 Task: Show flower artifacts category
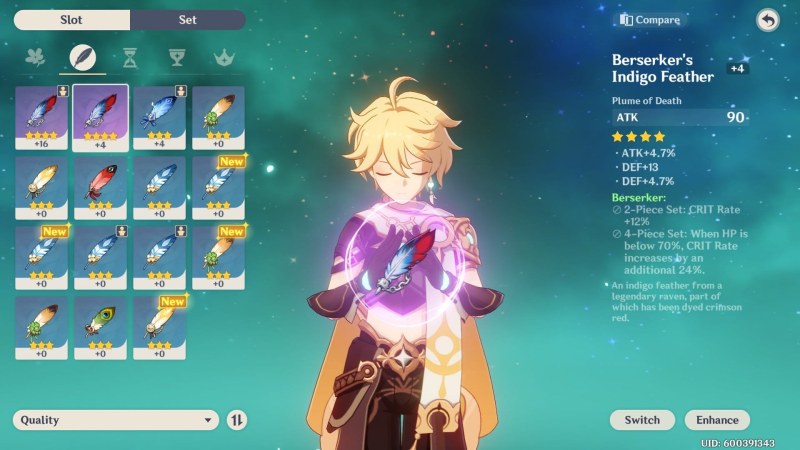pos(37,57)
